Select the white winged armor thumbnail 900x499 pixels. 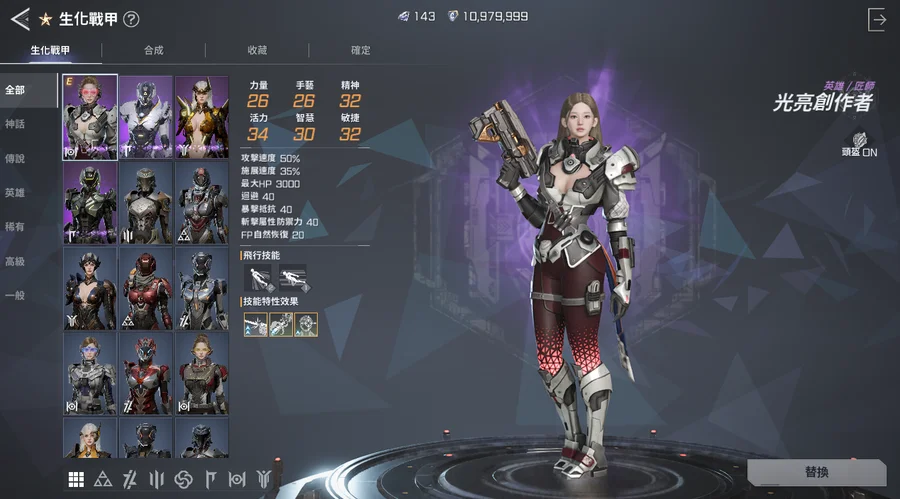[146, 116]
